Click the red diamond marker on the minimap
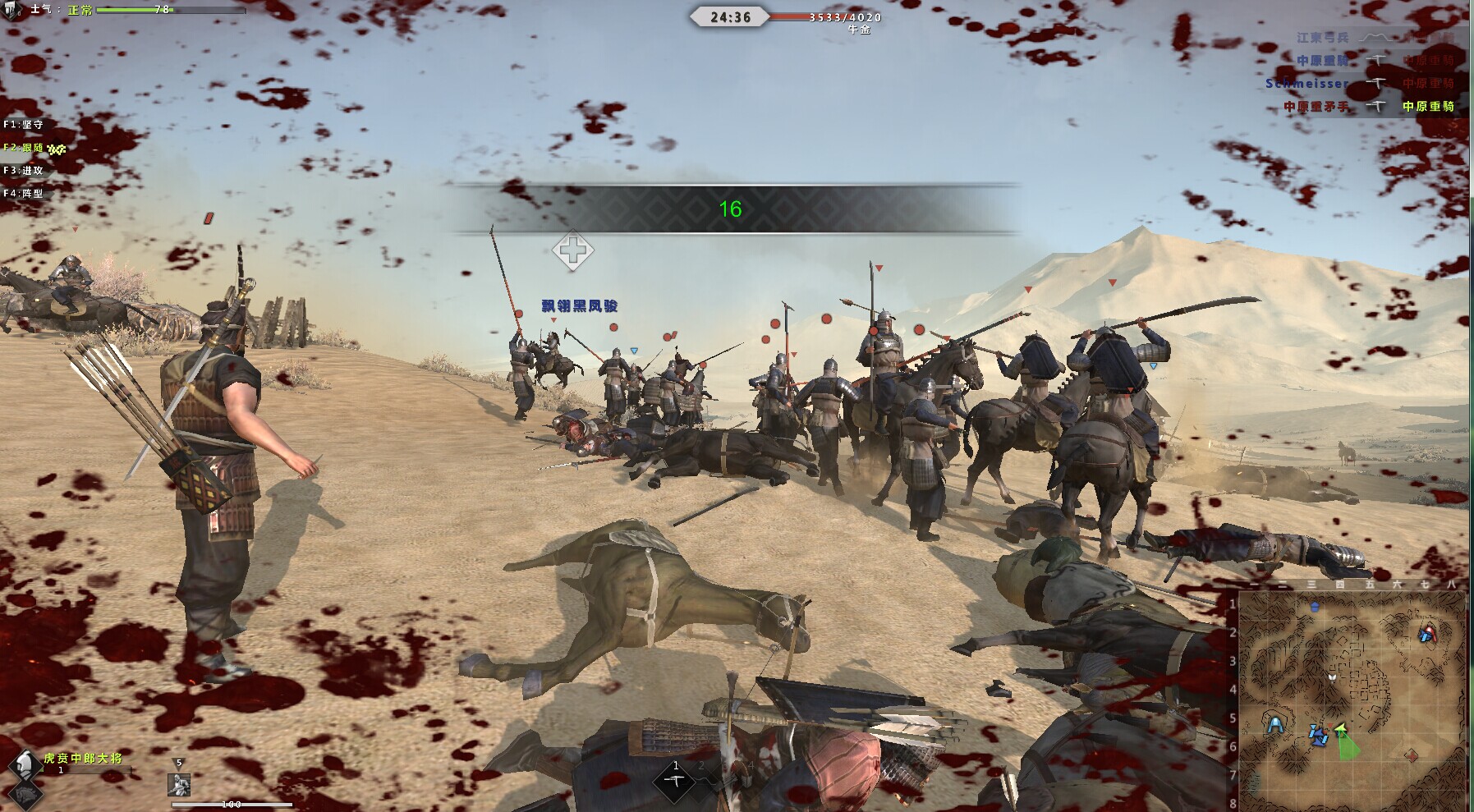Image resolution: width=1474 pixels, height=812 pixels. [x=1412, y=755]
